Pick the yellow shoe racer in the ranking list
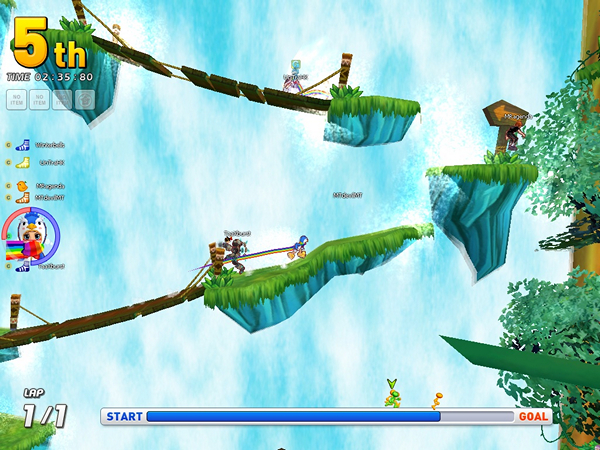The image size is (600, 450). tap(23, 162)
